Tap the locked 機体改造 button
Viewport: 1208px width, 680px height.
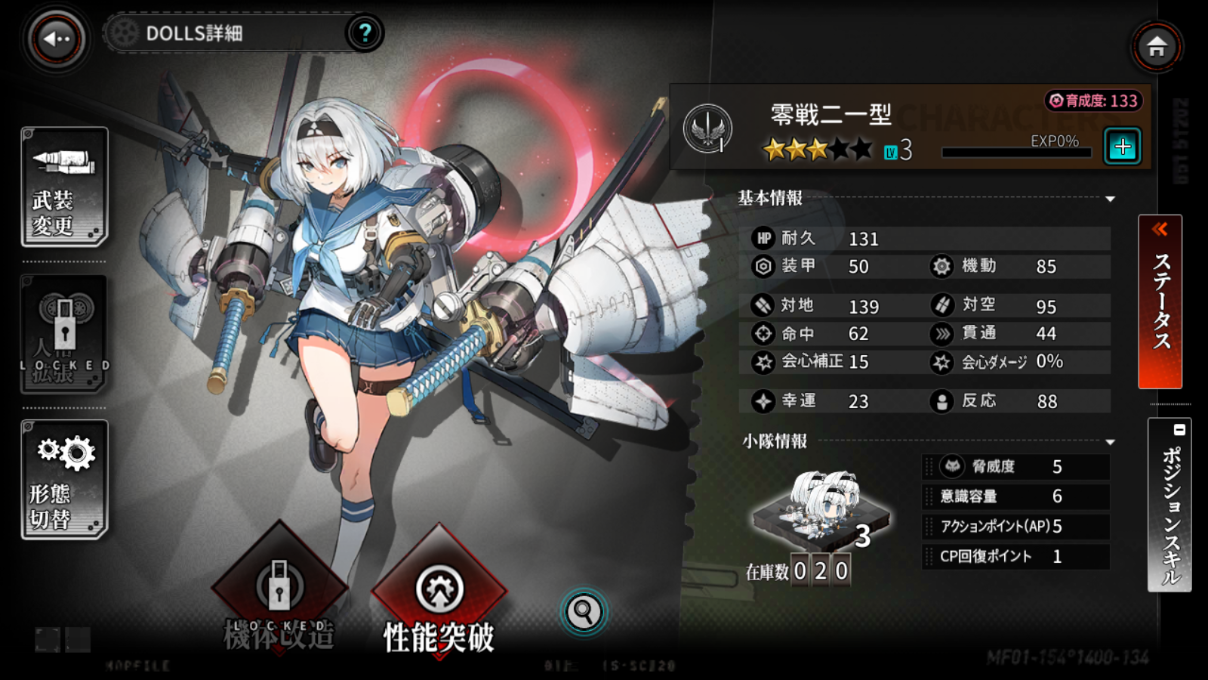coord(279,598)
